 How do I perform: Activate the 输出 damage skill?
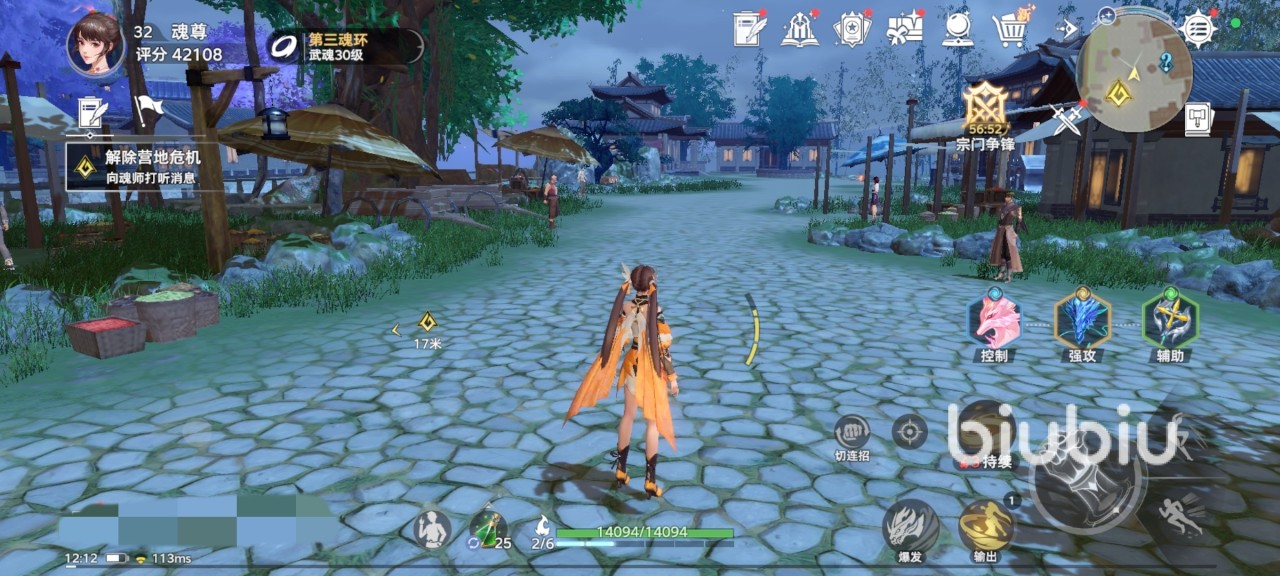pyautogui.click(x=986, y=527)
